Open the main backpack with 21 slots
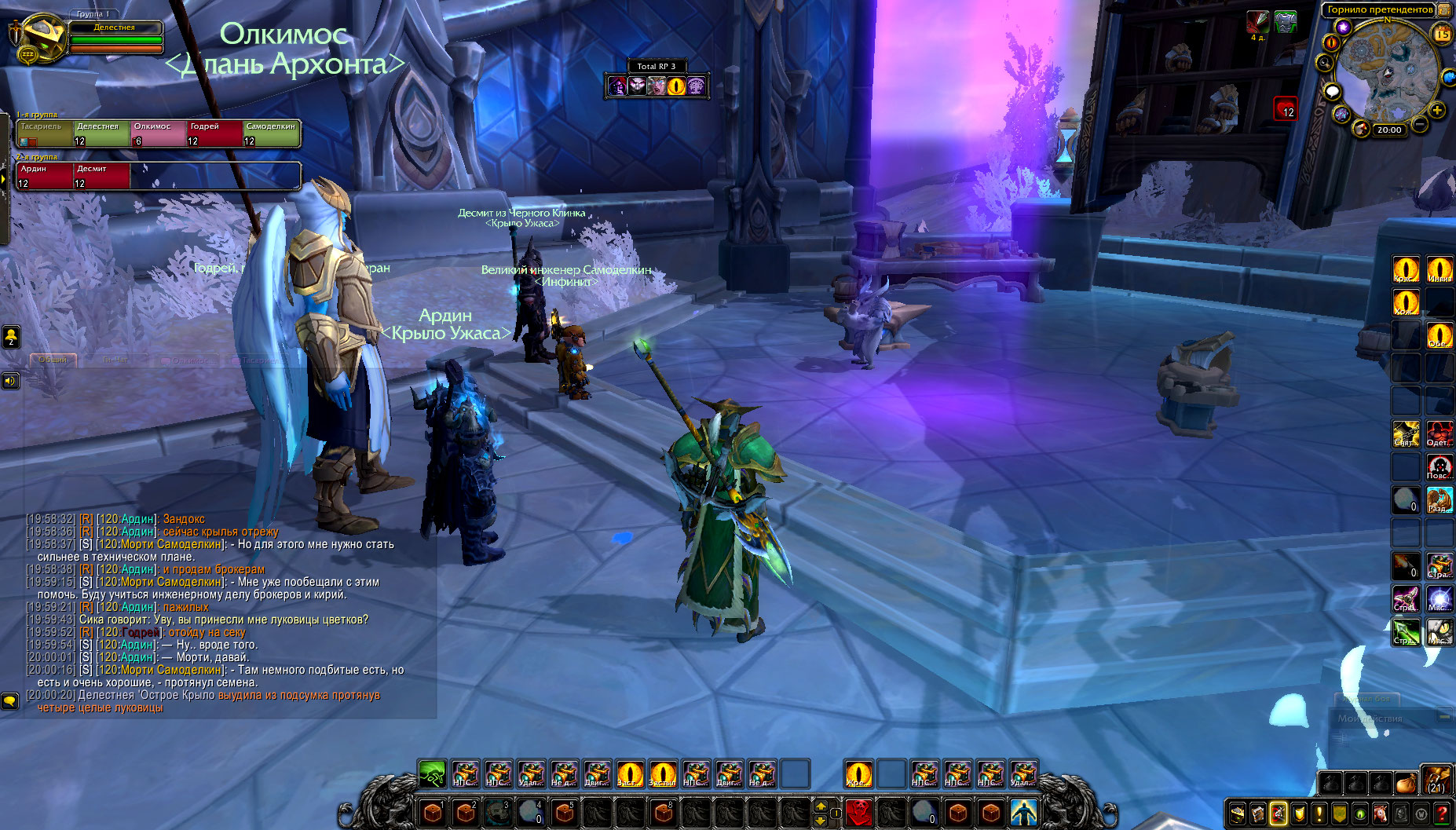1456x830 pixels. 1437,780
